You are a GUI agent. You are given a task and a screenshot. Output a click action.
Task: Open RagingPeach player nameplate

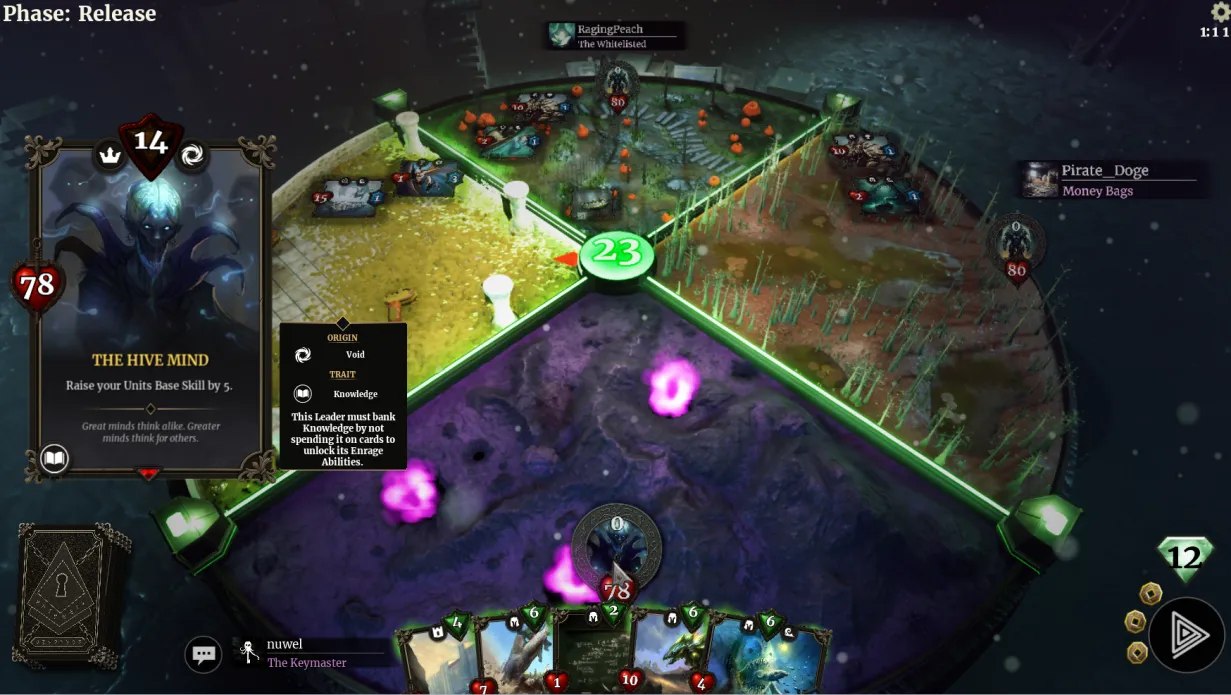(x=615, y=36)
